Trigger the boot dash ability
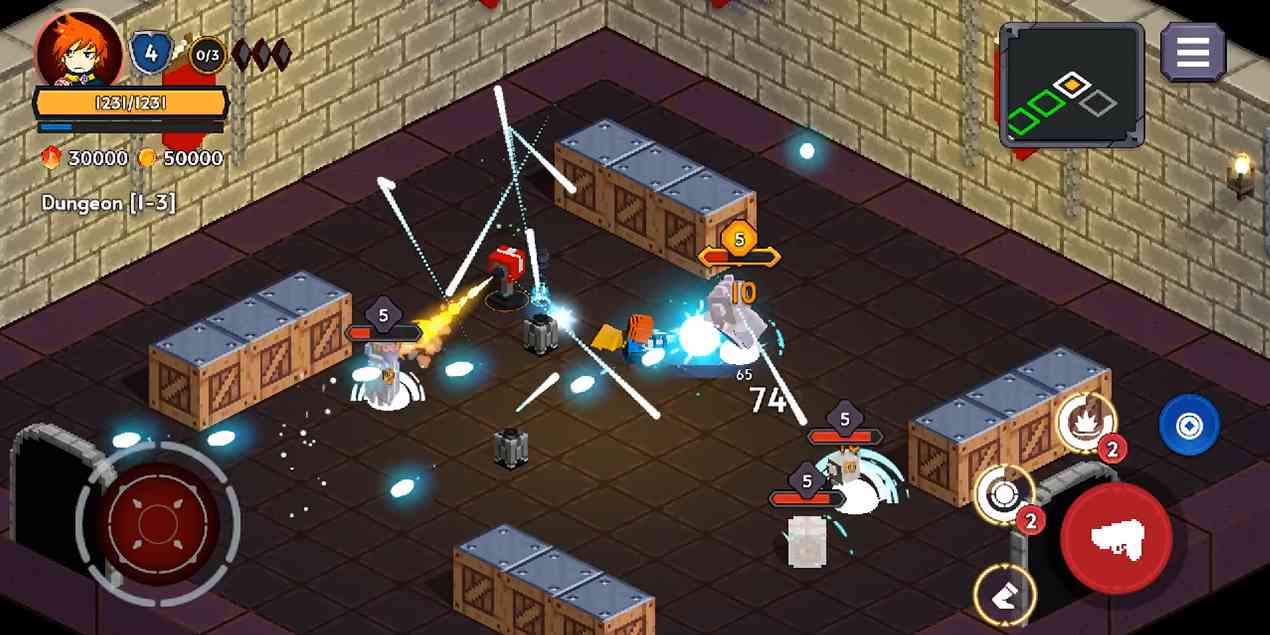Viewport: 1270px width, 635px height. point(1004,594)
